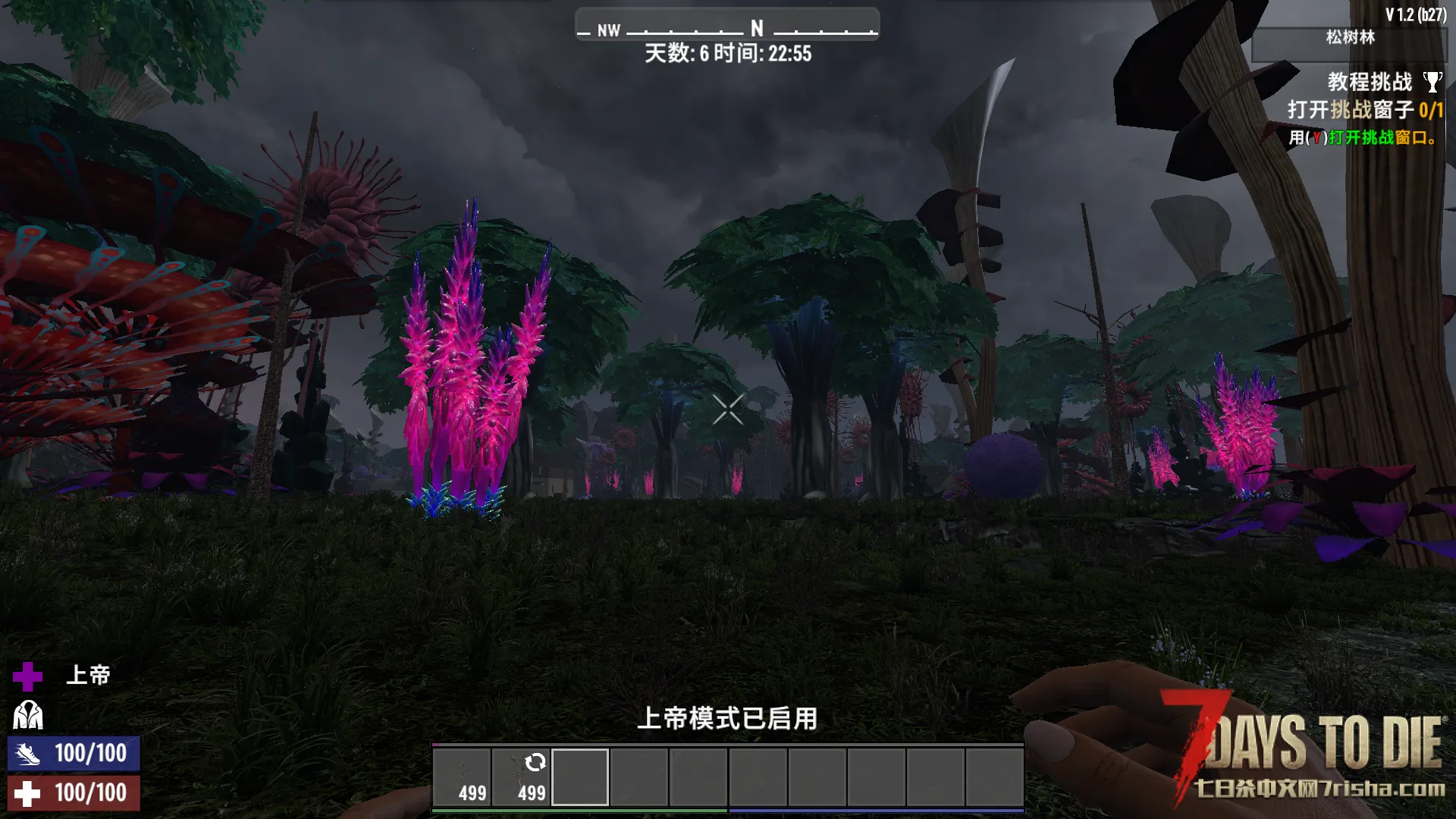This screenshot has width=1456, height=819.
Task: Click the trophy icon beside 教程挑战
Action: click(1432, 82)
